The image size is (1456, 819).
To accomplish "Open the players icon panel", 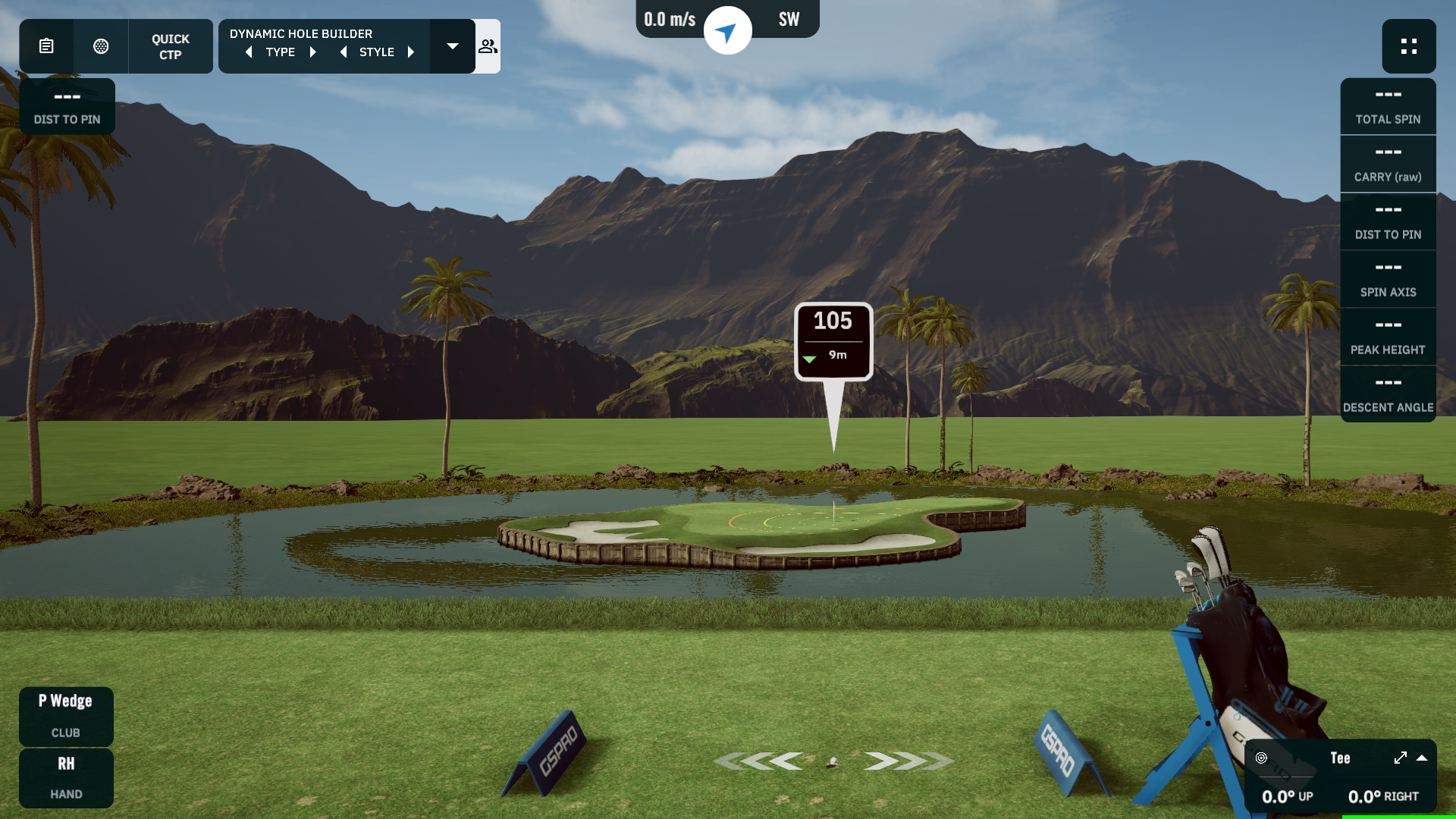I will click(488, 46).
